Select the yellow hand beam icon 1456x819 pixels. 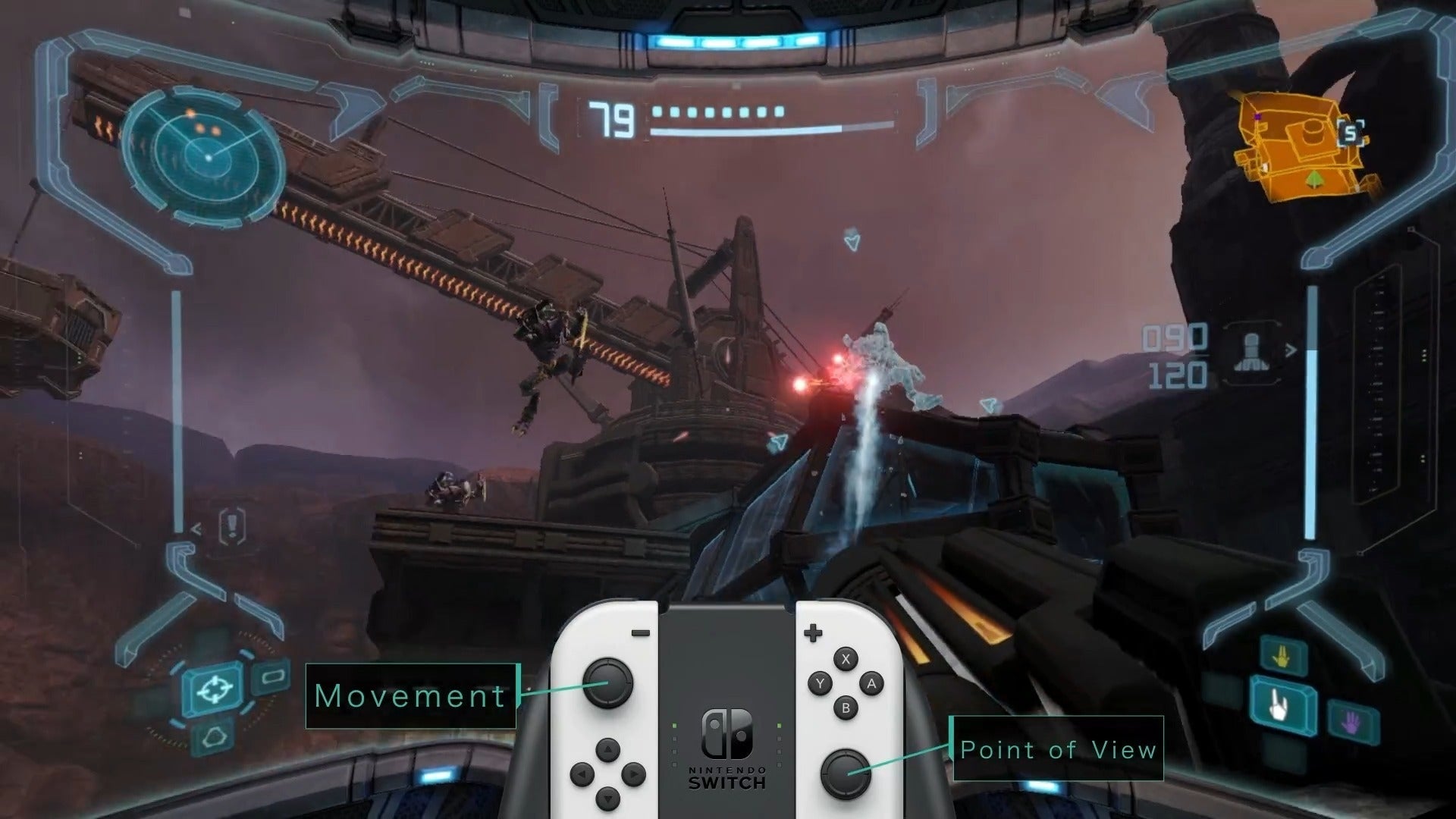pyautogui.click(x=1282, y=656)
